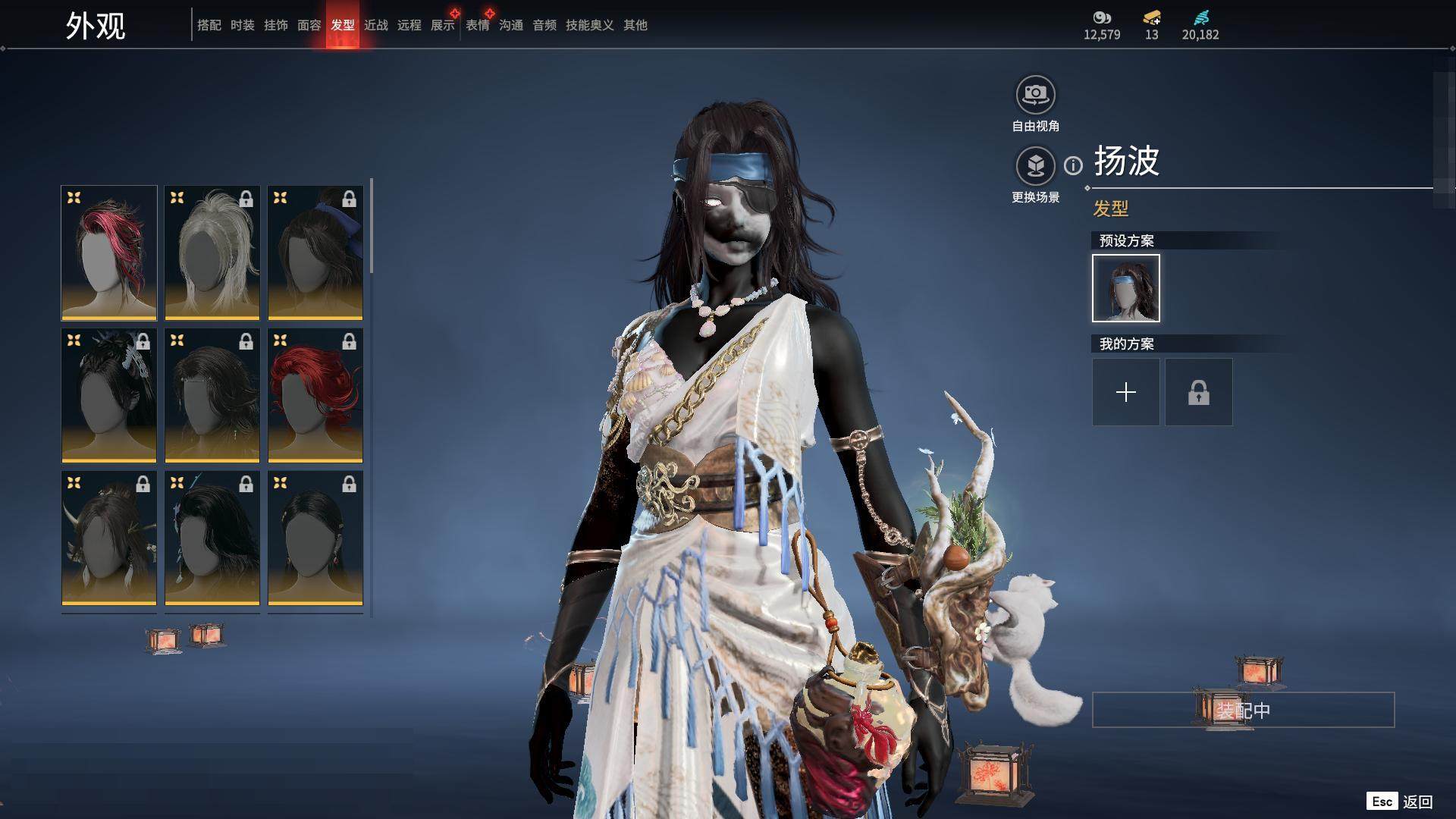Show the 展示 tab

[x=442, y=25]
